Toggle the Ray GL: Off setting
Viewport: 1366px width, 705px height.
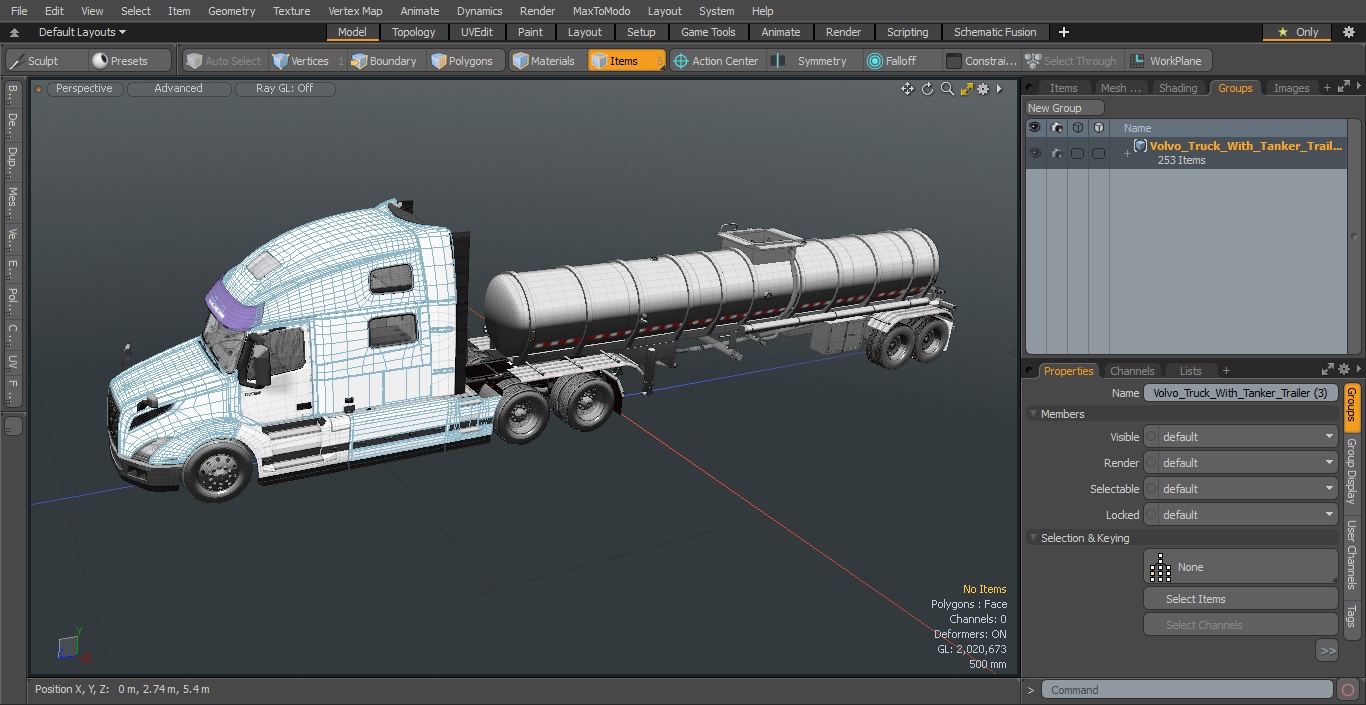[x=284, y=88]
